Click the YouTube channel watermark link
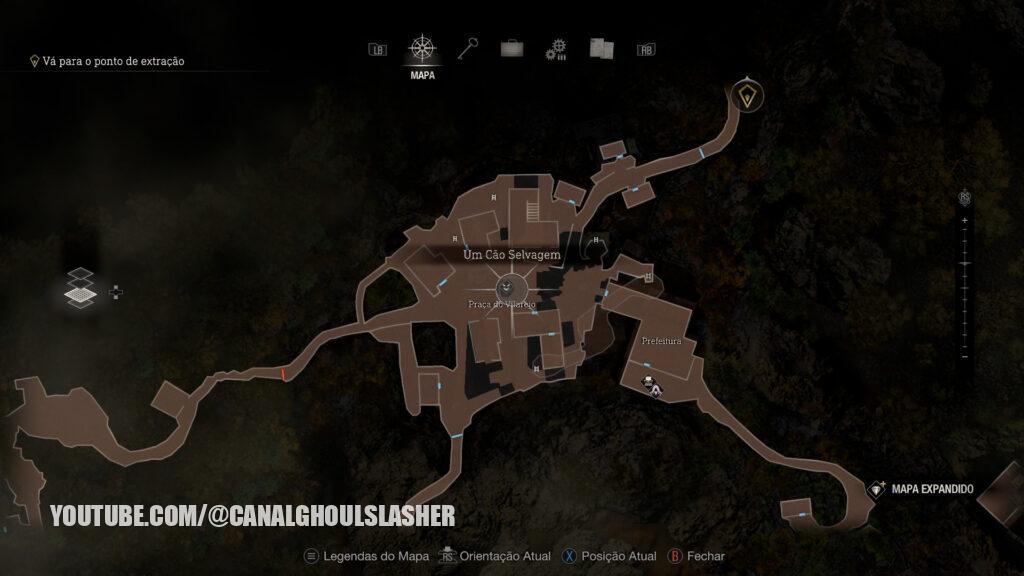The width and height of the screenshot is (1024, 576). coord(253,516)
